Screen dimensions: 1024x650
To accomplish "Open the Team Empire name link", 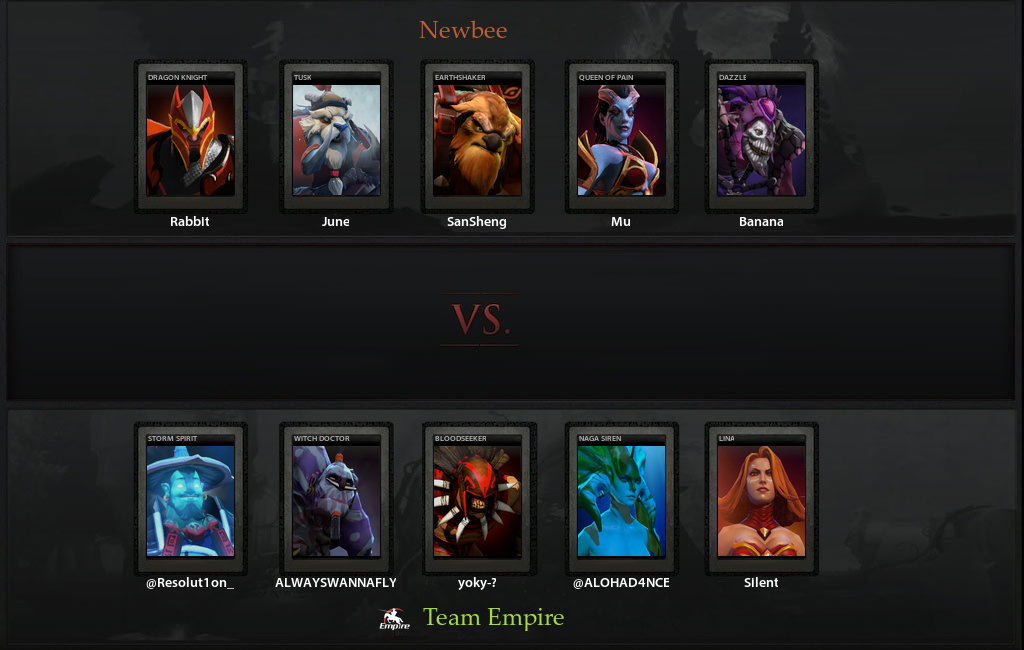I will pyautogui.click(x=494, y=618).
